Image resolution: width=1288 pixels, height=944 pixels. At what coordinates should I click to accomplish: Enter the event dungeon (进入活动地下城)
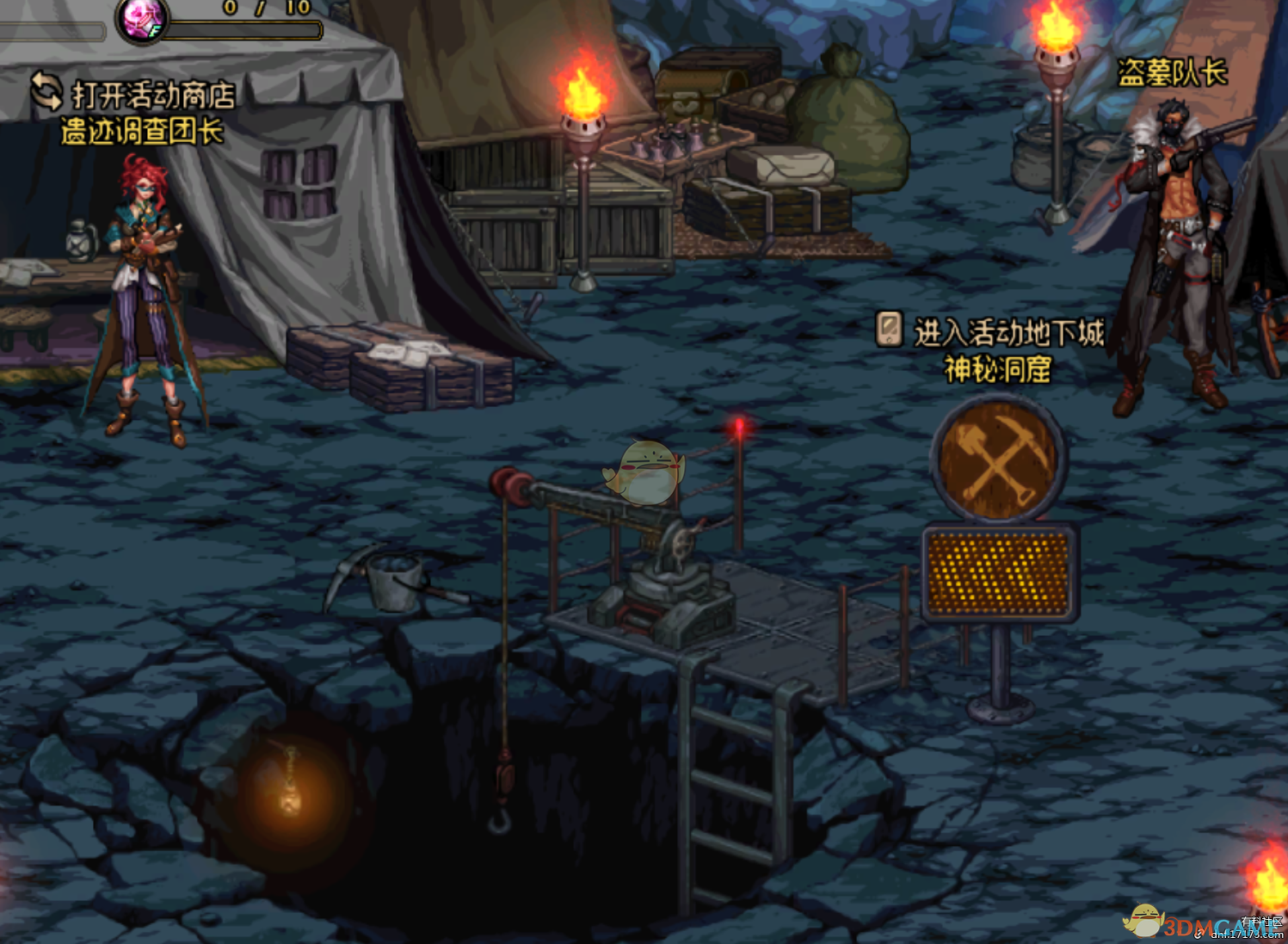pyautogui.click(x=991, y=331)
